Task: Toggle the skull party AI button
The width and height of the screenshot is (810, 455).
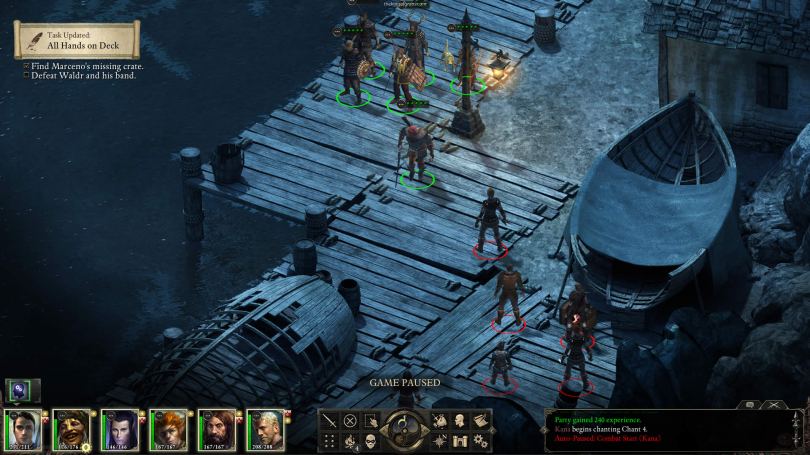Action: (370, 441)
